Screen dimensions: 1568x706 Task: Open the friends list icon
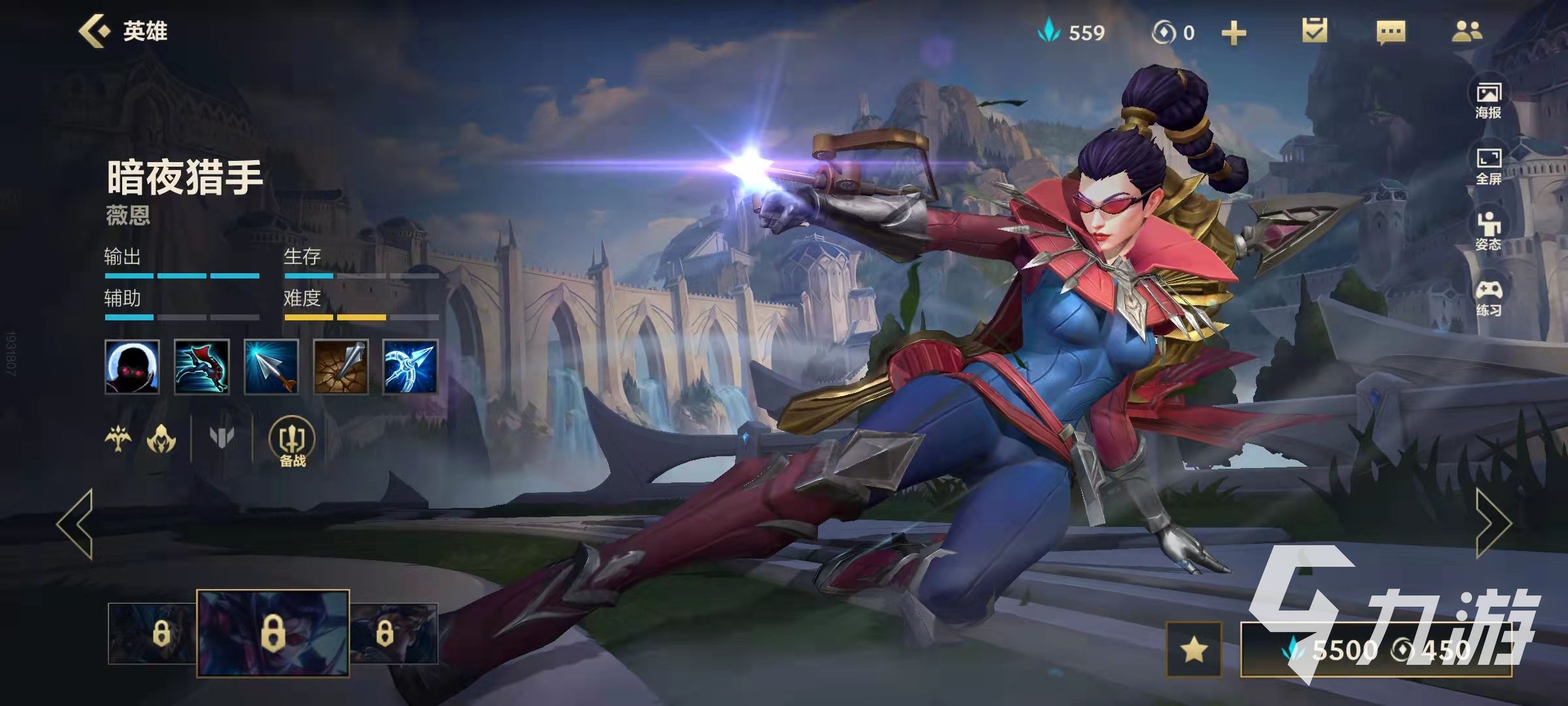tap(1467, 31)
